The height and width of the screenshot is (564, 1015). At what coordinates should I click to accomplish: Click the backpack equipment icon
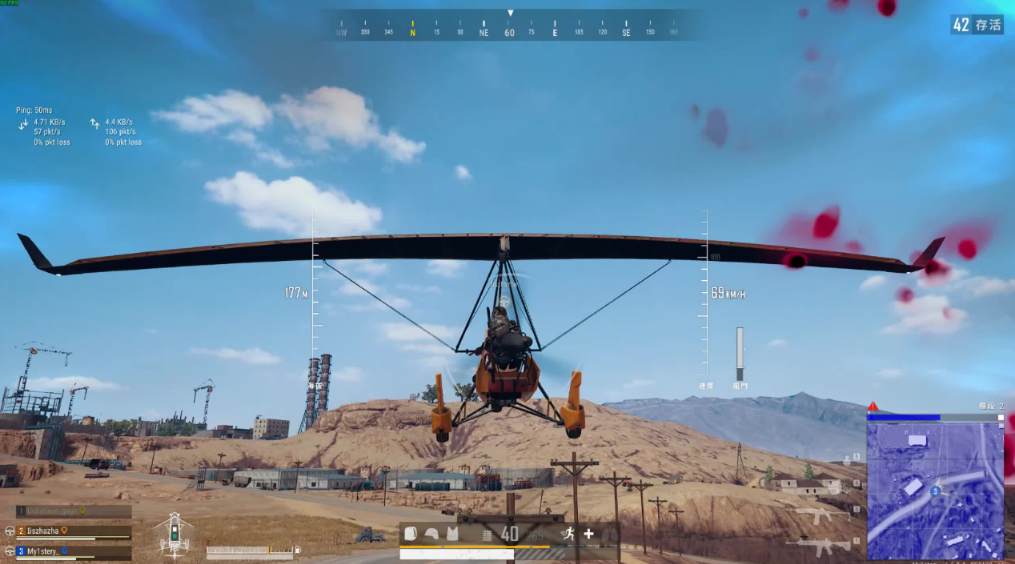coord(410,534)
